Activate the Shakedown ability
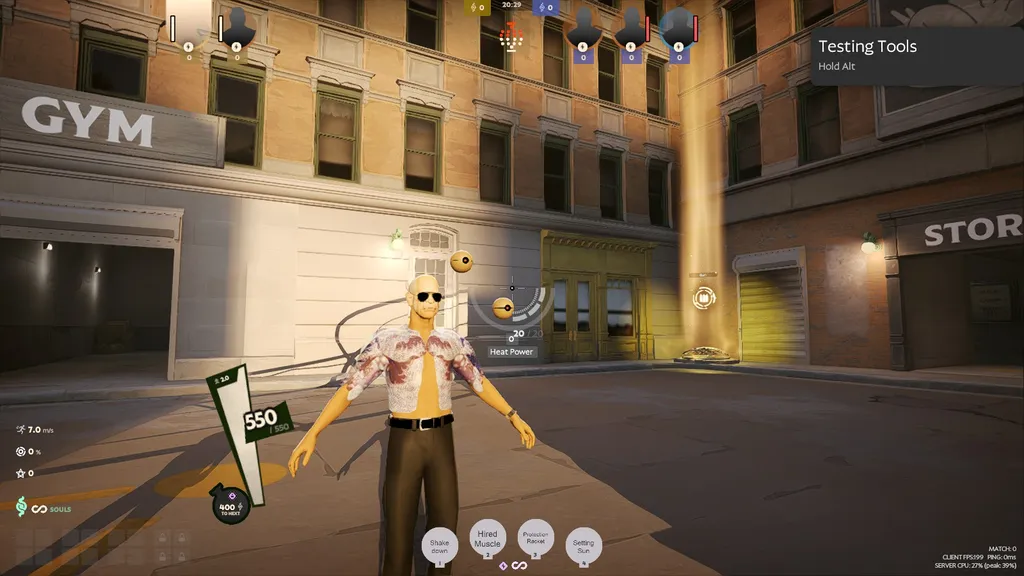1024x576 pixels. [441, 545]
